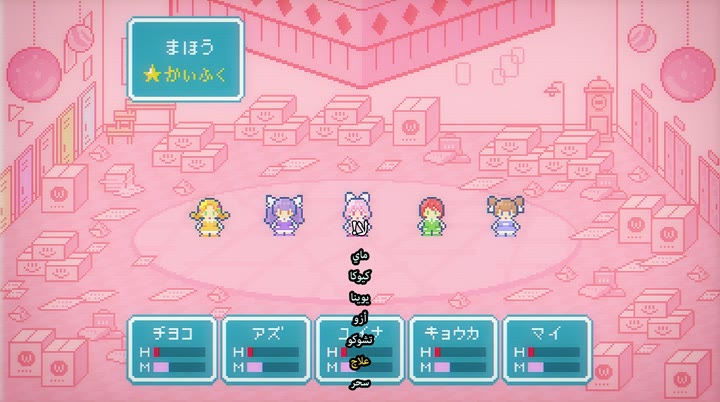
Task: Choose アズ's party status panel
Action: (x=265, y=349)
